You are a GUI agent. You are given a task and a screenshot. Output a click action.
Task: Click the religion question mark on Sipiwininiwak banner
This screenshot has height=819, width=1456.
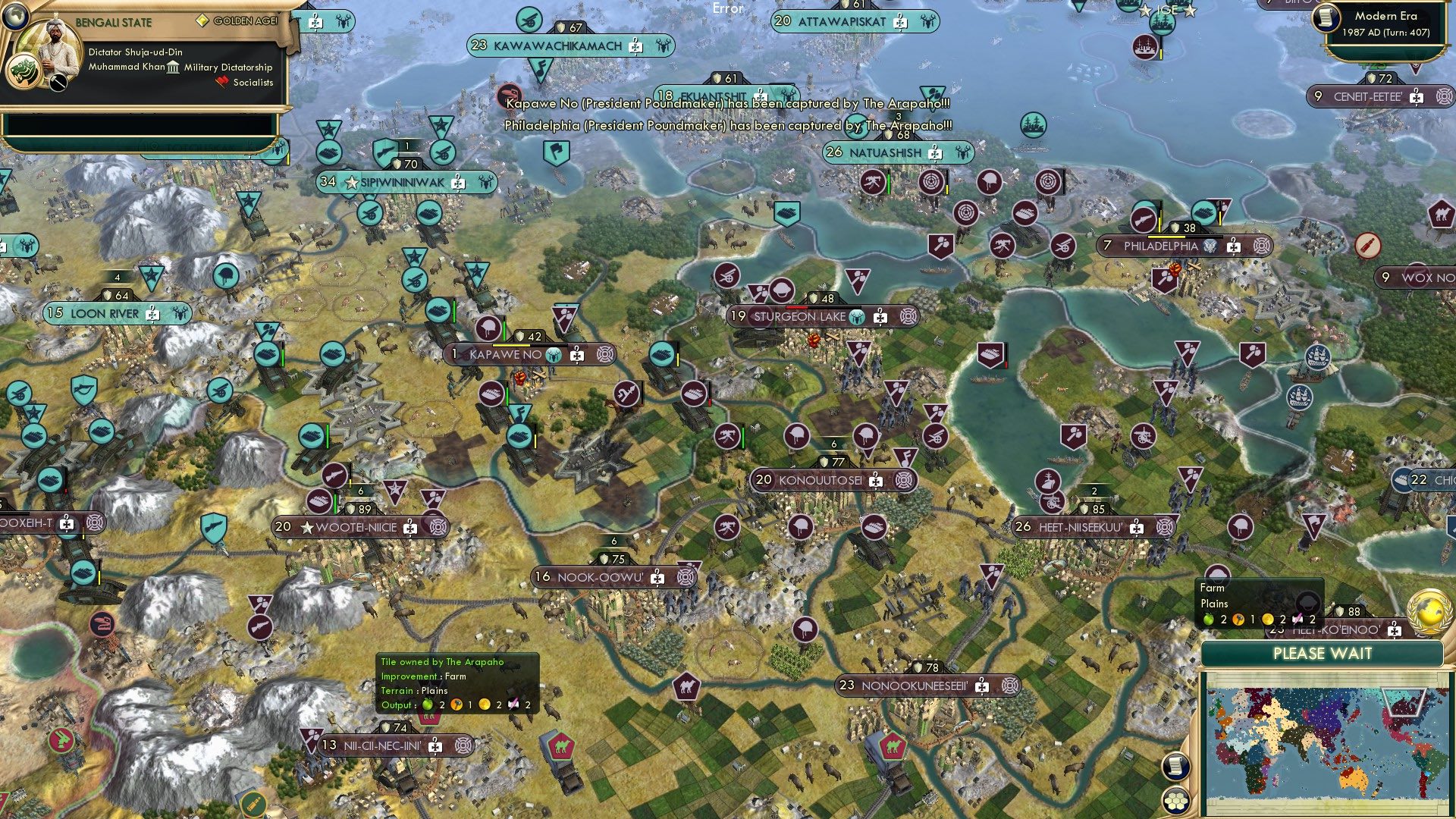(457, 182)
